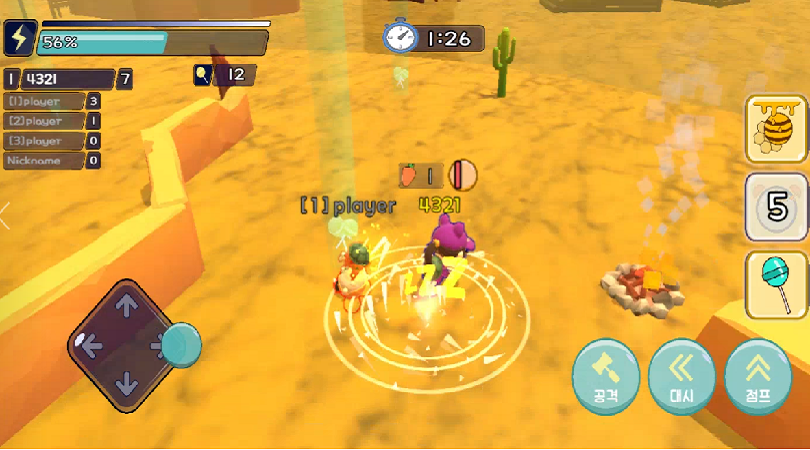The width and height of the screenshot is (810, 450).
Task: Select the Nickname leaderboard row
Action: click(x=52, y=160)
